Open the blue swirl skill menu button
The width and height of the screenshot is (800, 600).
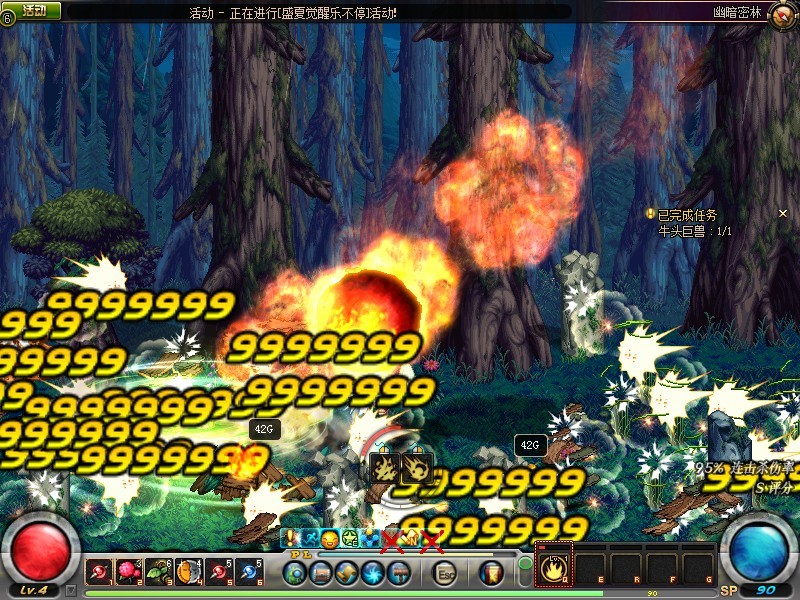tap(373, 573)
